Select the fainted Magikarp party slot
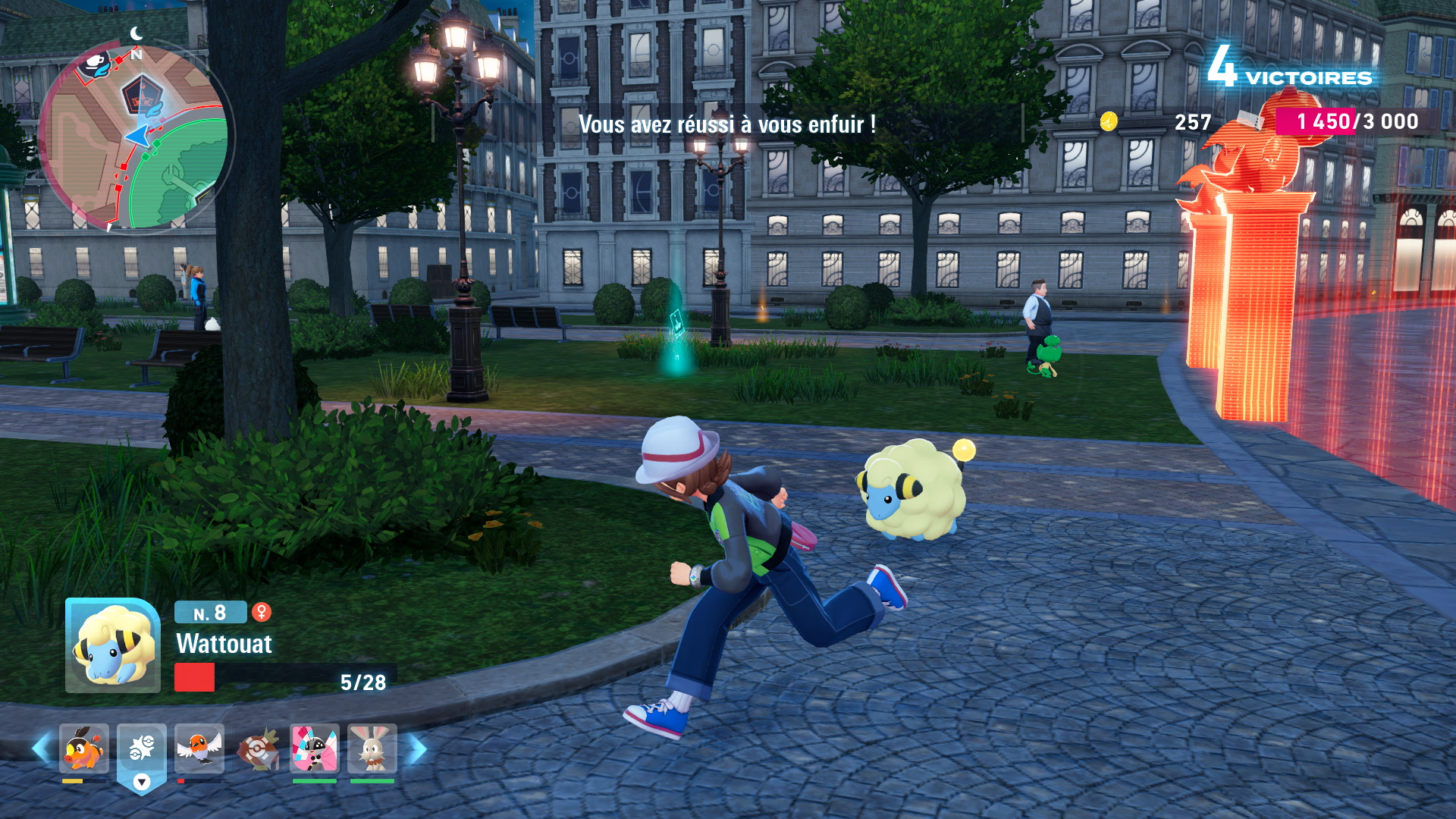 pos(257,750)
